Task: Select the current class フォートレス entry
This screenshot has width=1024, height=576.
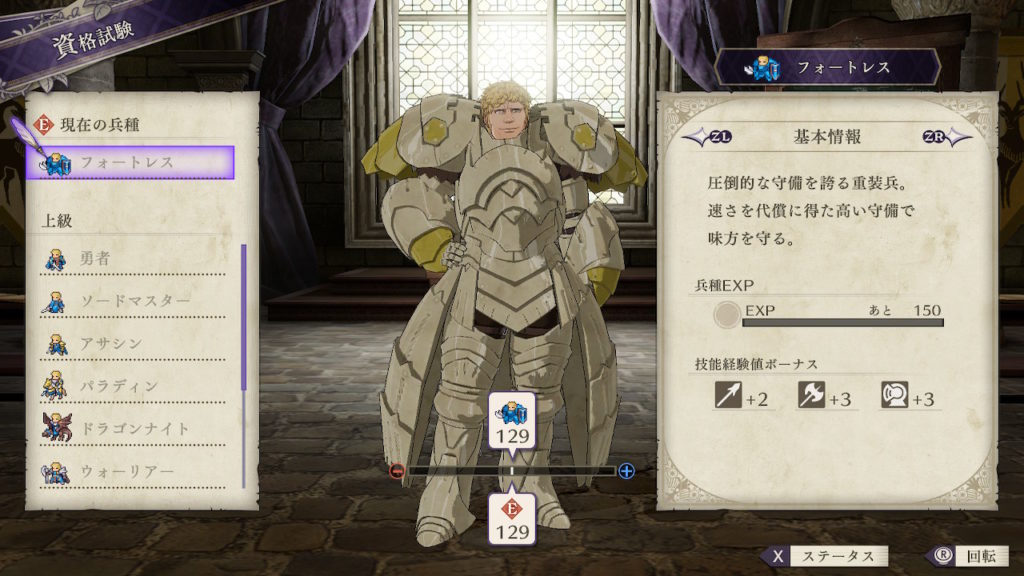Action: click(131, 162)
